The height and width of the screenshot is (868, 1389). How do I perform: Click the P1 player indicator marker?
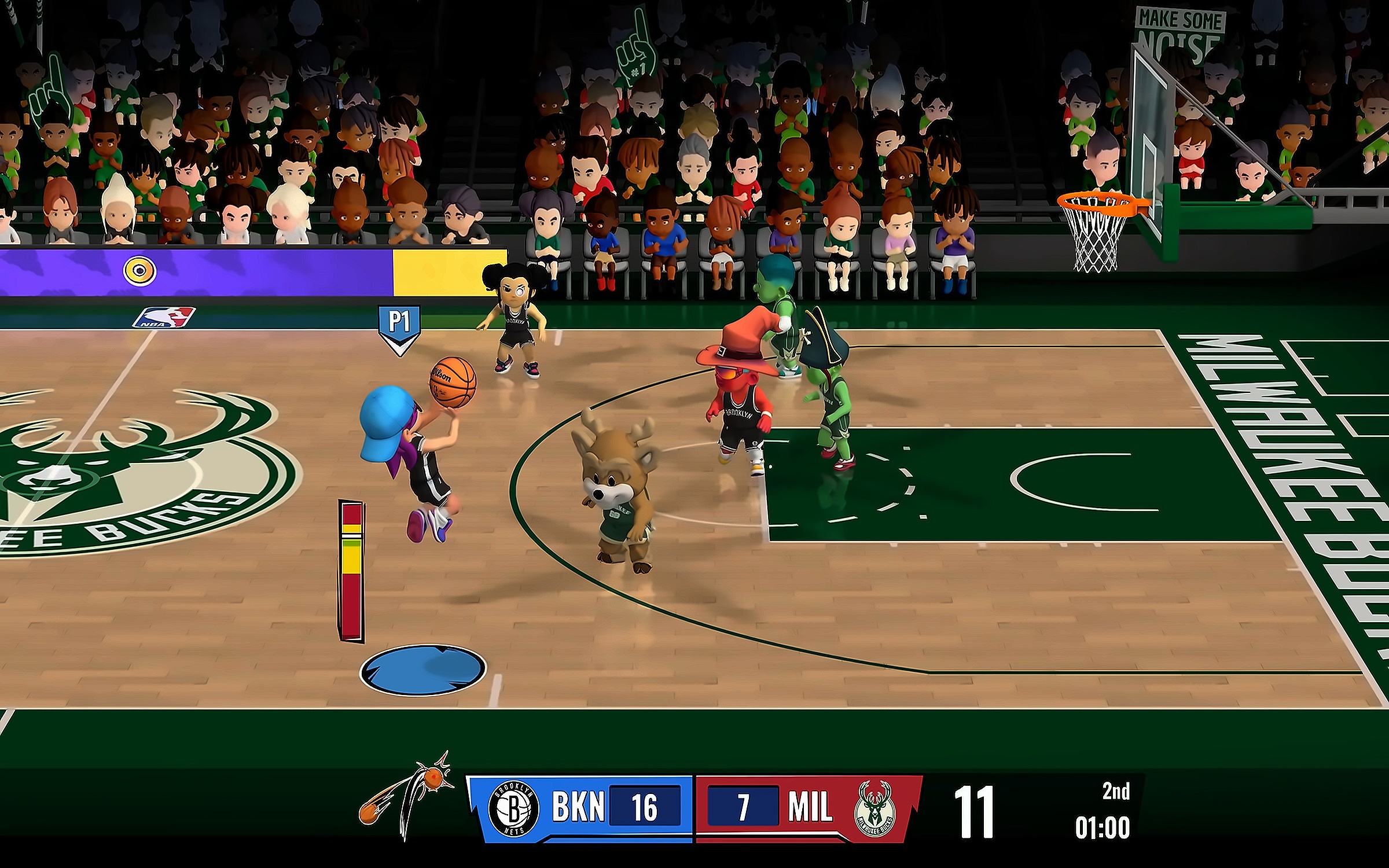[x=399, y=328]
